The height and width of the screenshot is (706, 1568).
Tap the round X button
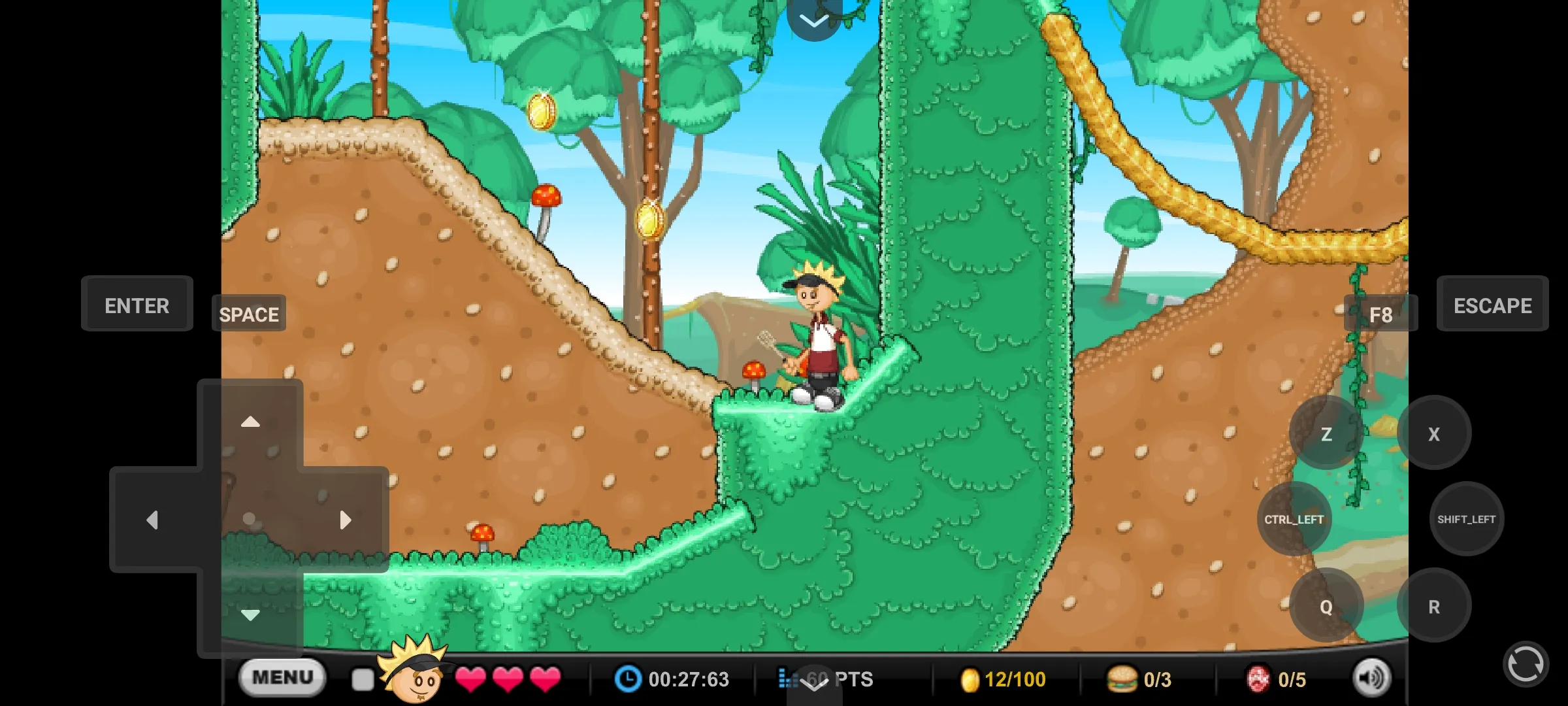(x=1434, y=433)
